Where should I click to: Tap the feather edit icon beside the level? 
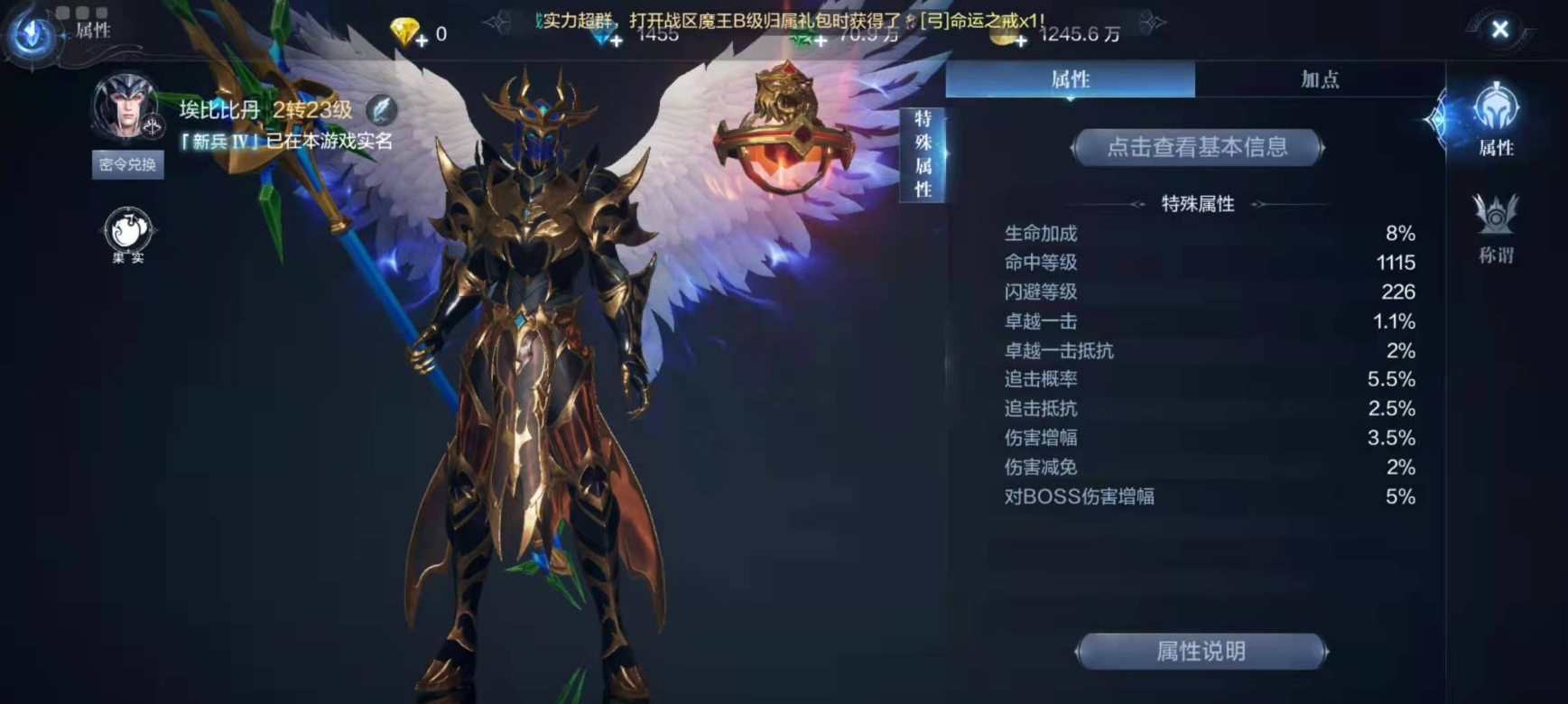coord(382,110)
